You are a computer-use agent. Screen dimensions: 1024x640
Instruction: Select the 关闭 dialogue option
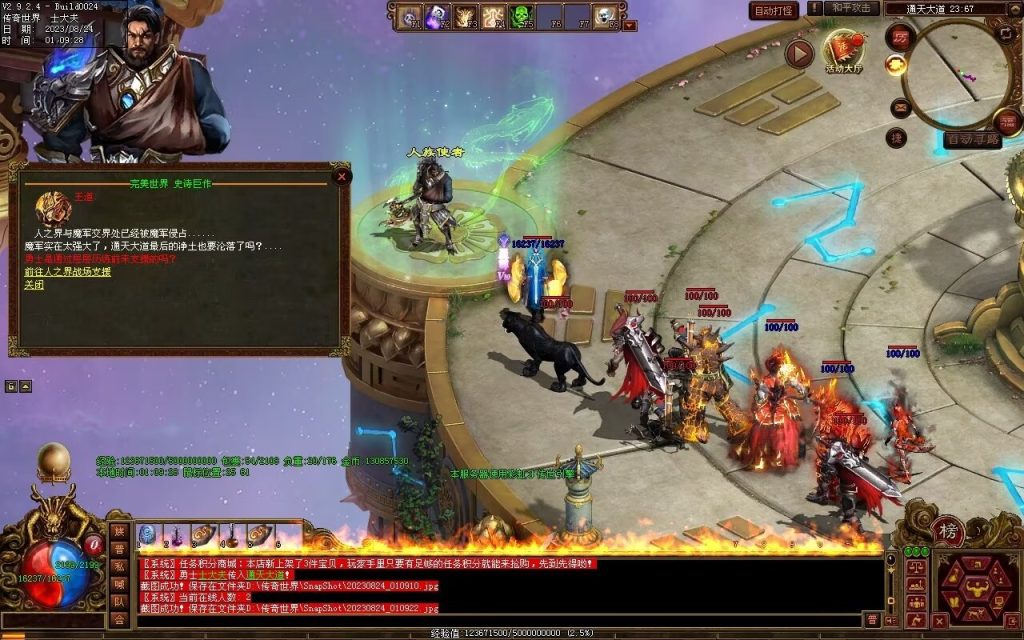[x=34, y=285]
